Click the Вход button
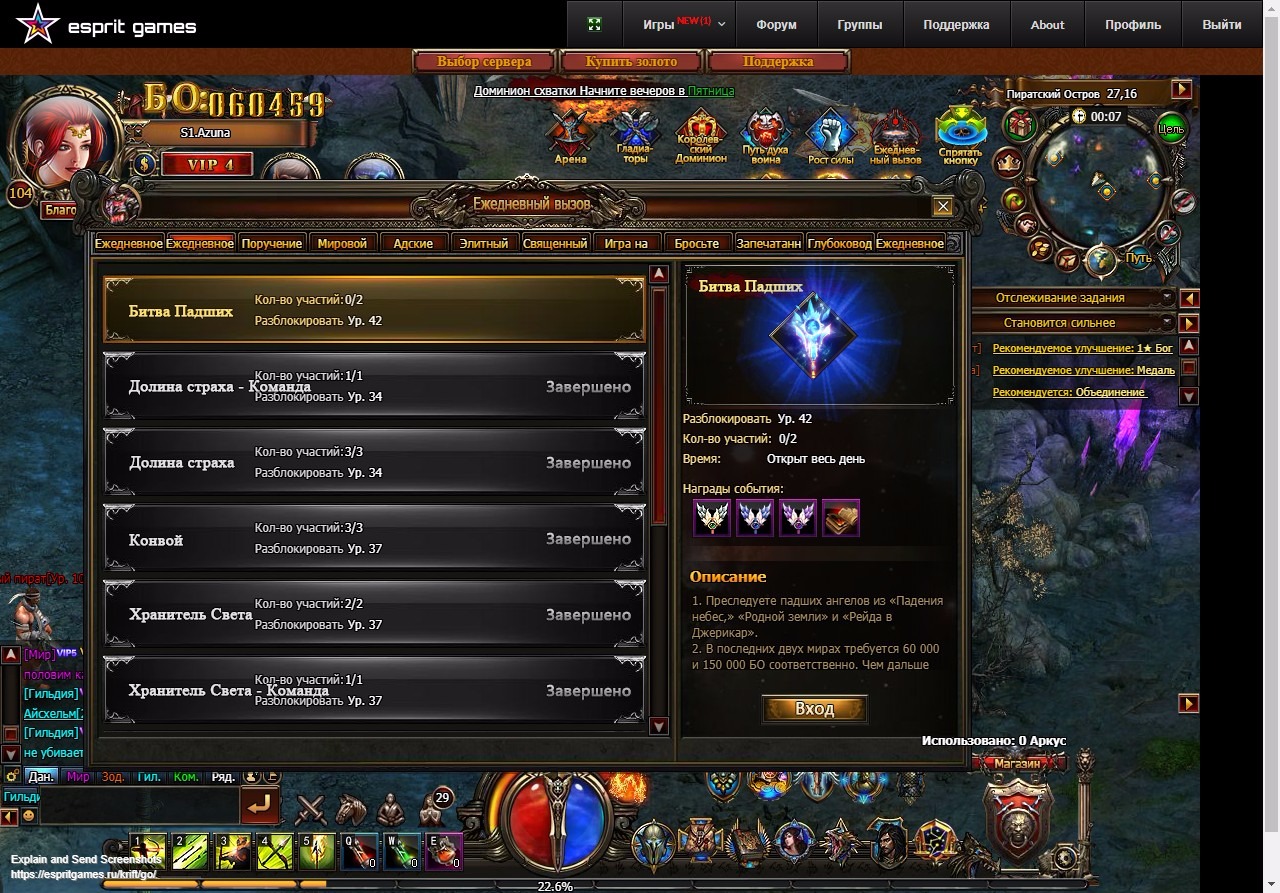This screenshot has width=1280, height=893. (x=814, y=709)
